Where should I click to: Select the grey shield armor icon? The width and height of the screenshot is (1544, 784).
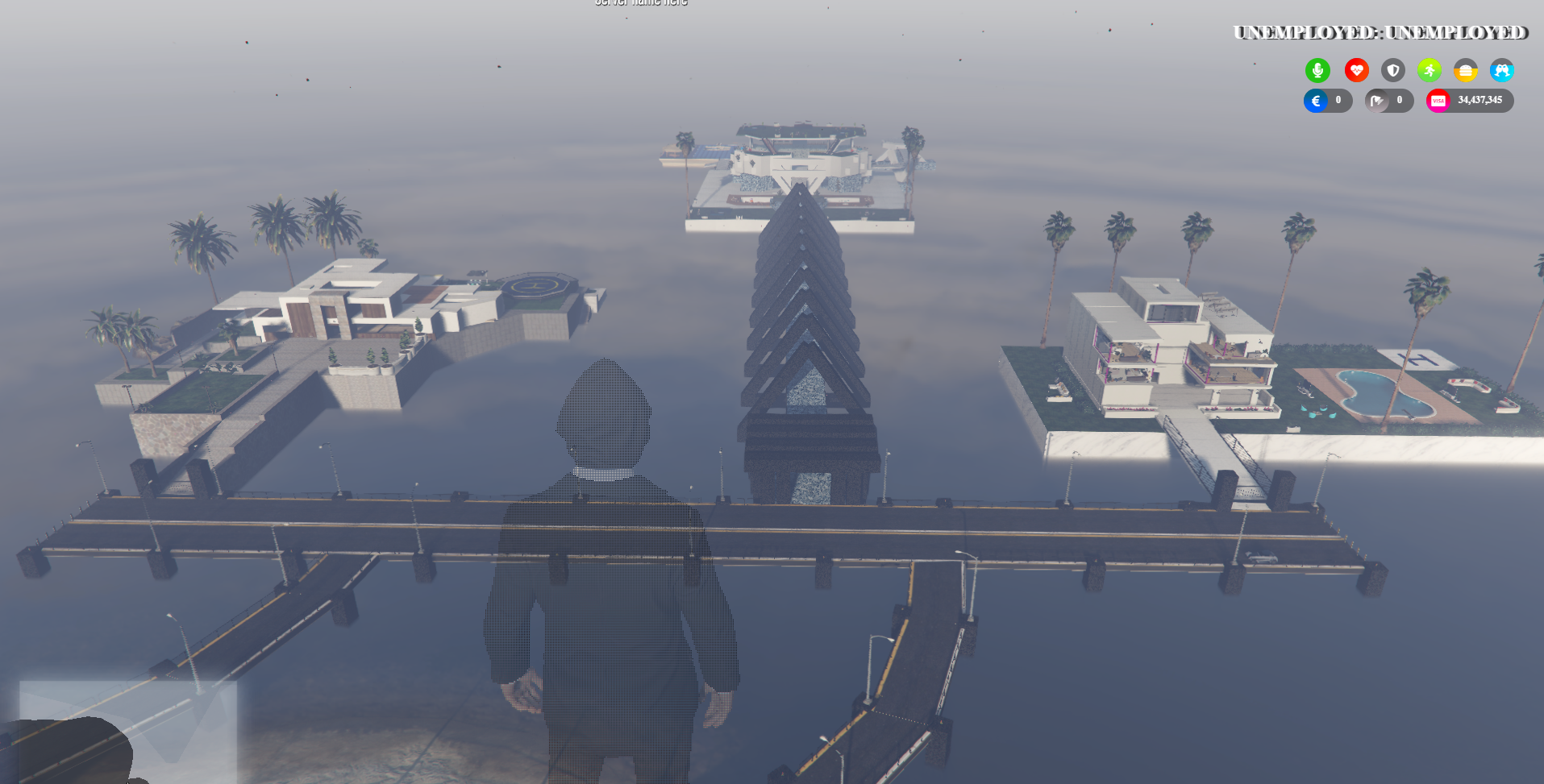coord(1392,71)
